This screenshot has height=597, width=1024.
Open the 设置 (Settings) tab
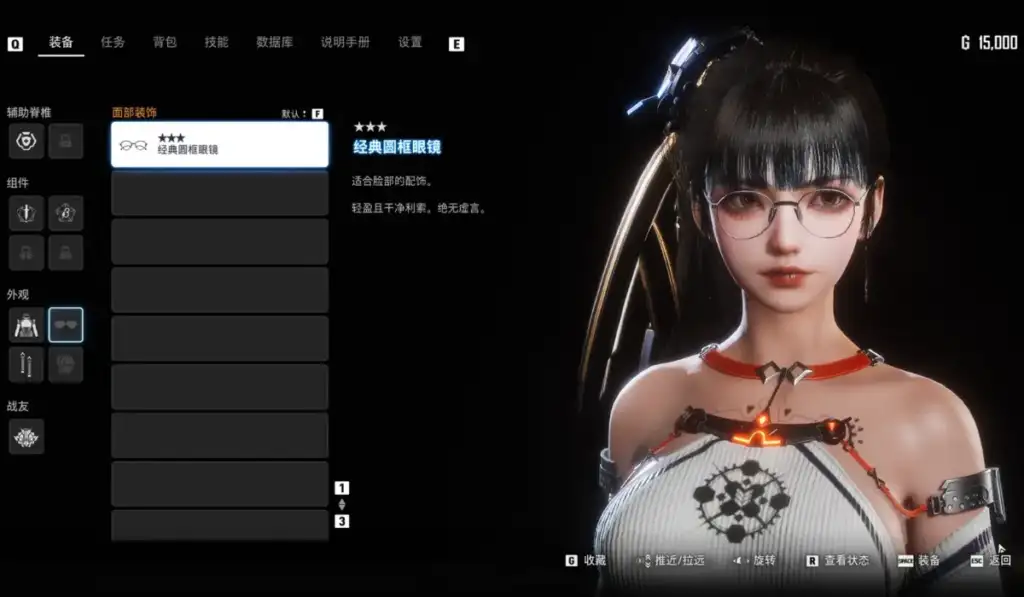coord(410,43)
